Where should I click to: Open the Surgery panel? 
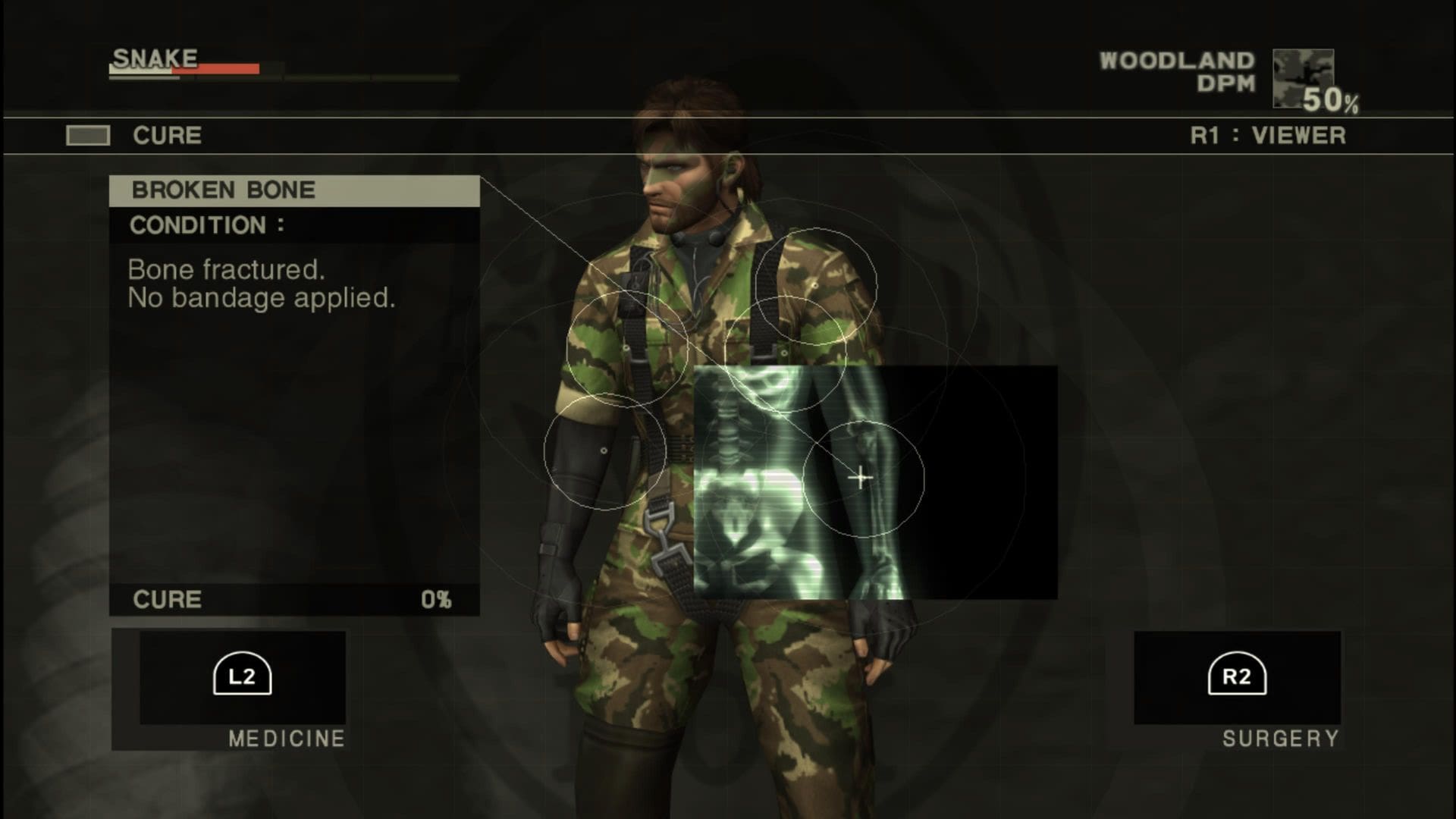(1237, 676)
